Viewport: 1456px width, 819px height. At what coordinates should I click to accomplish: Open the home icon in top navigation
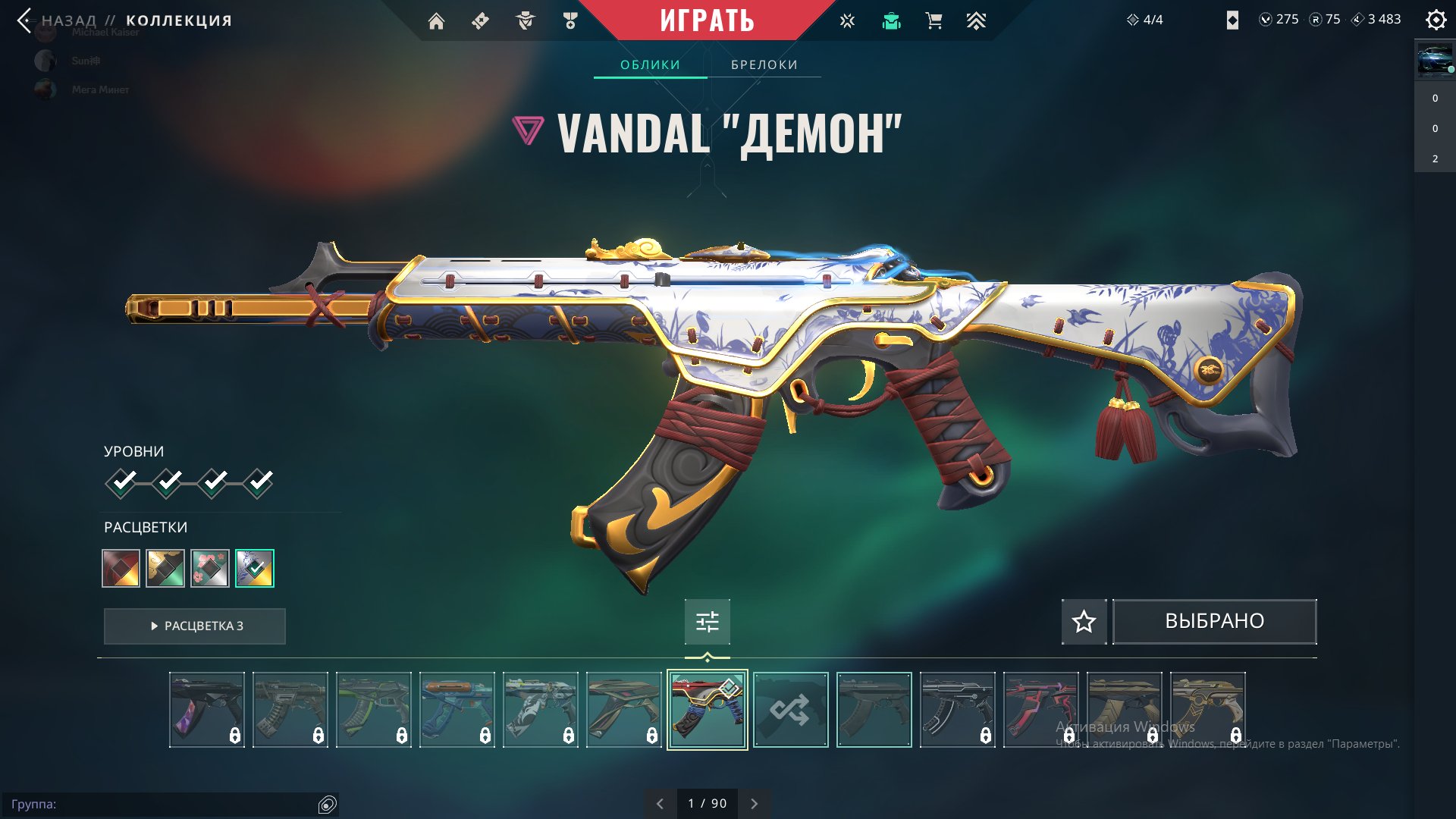[436, 21]
